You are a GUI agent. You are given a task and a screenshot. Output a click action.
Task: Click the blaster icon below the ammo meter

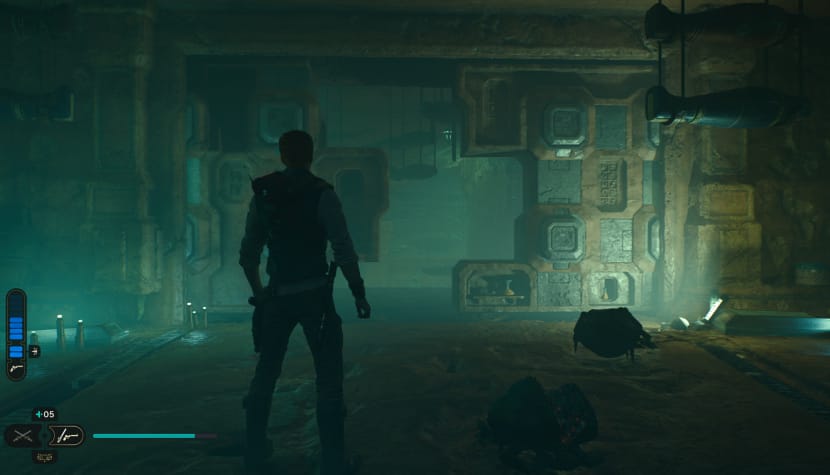coord(16,370)
